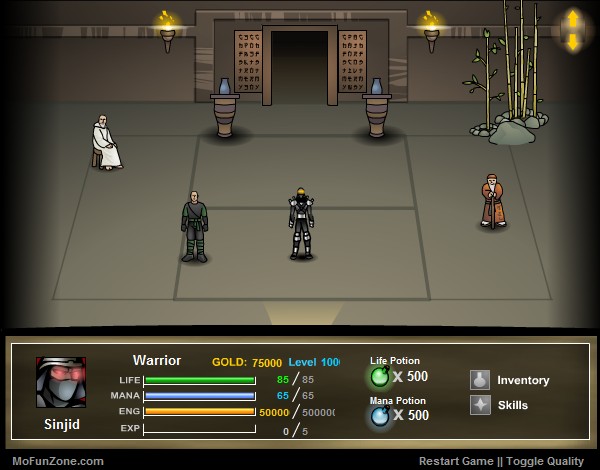
Task: Click the yellow up arrow indicator
Action: point(573,19)
